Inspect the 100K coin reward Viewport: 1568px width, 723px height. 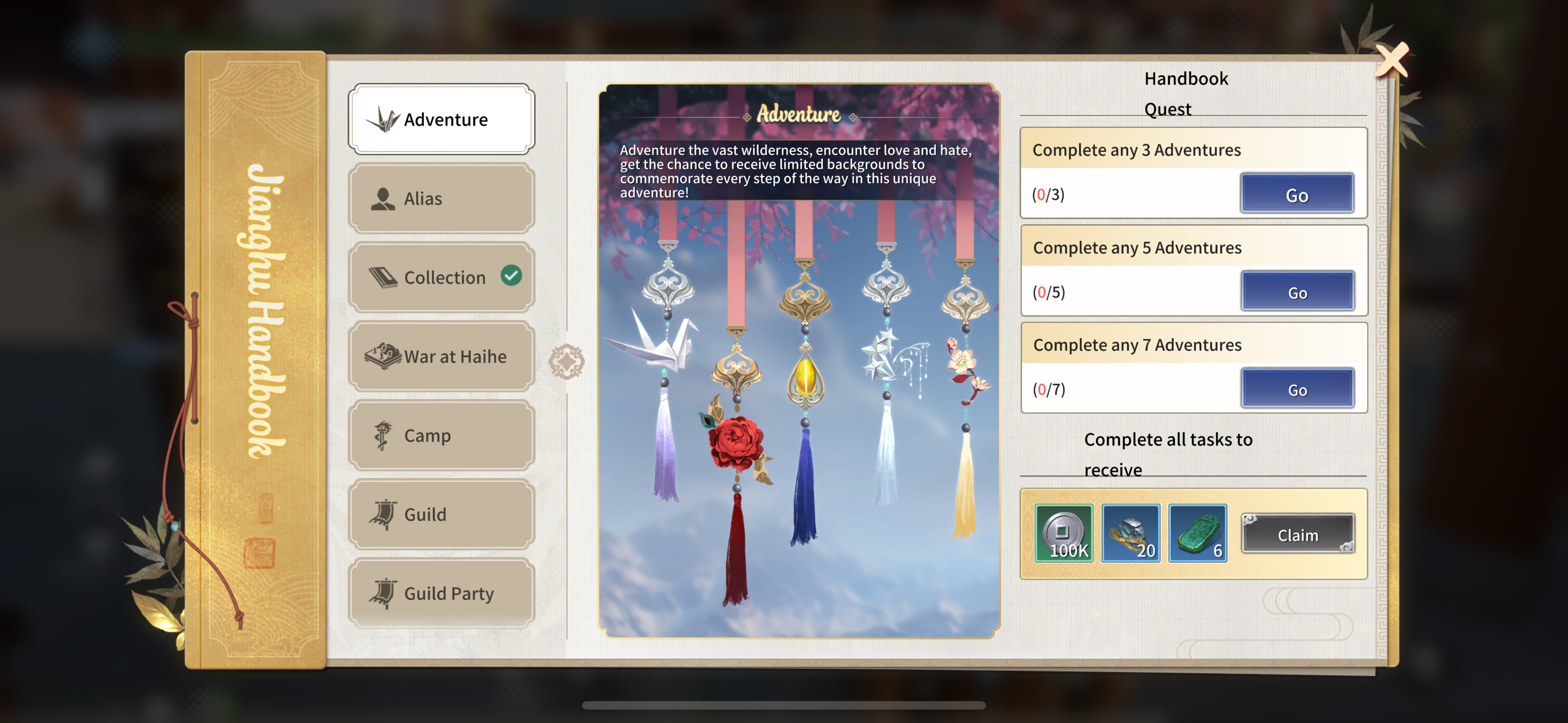1064,534
